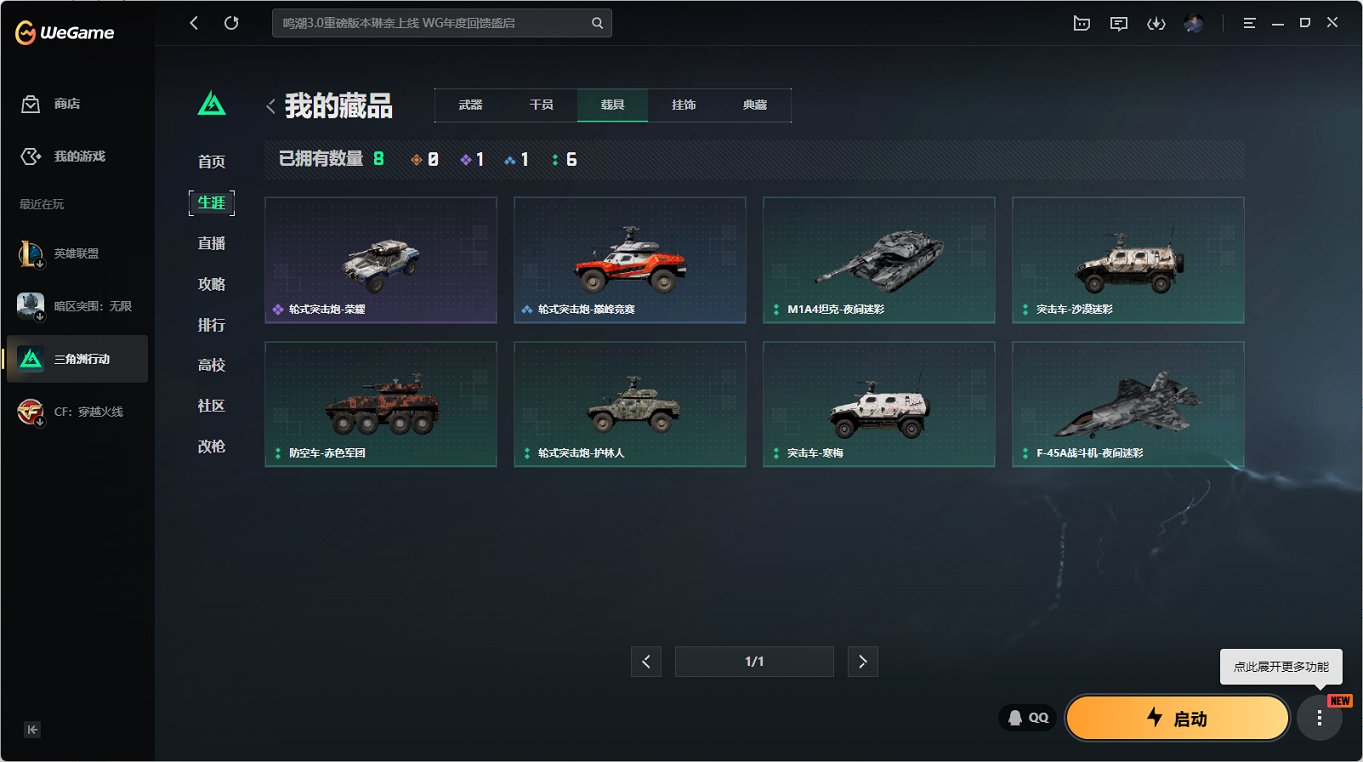Expand more features via the three-dot button
This screenshot has height=762, width=1363.
click(x=1321, y=717)
